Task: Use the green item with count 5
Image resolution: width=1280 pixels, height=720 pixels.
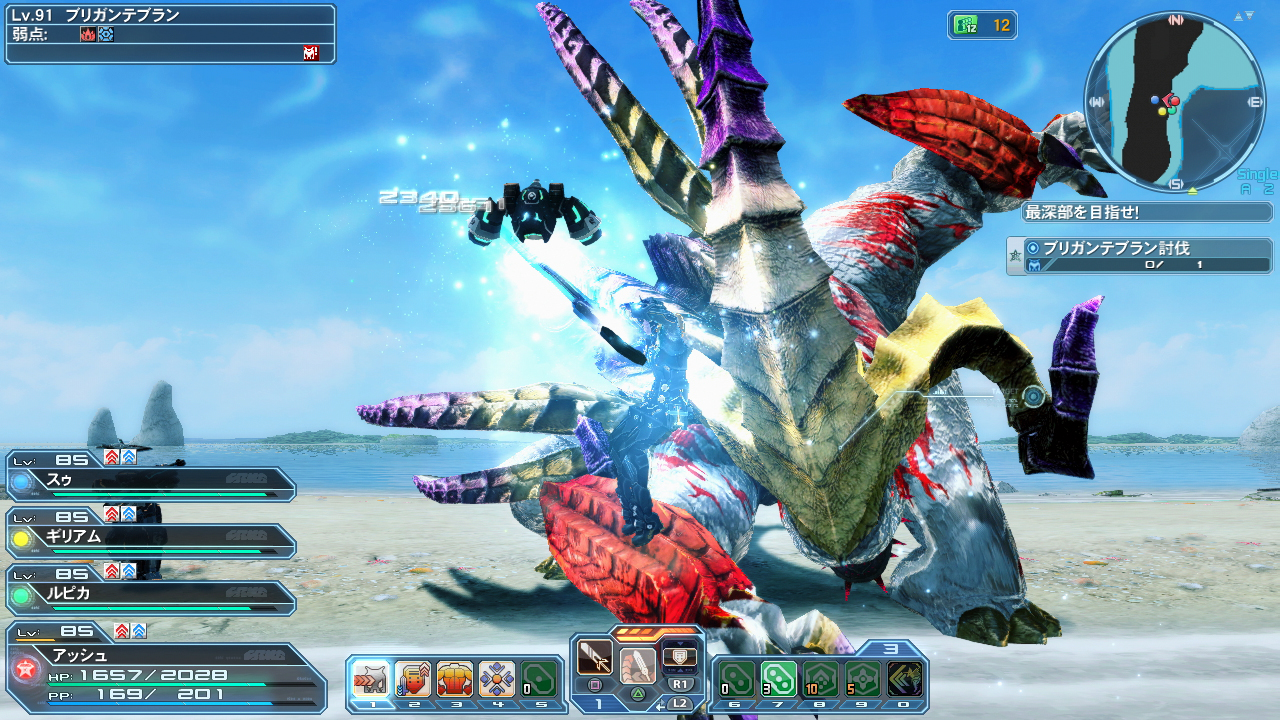Action: click(x=863, y=679)
